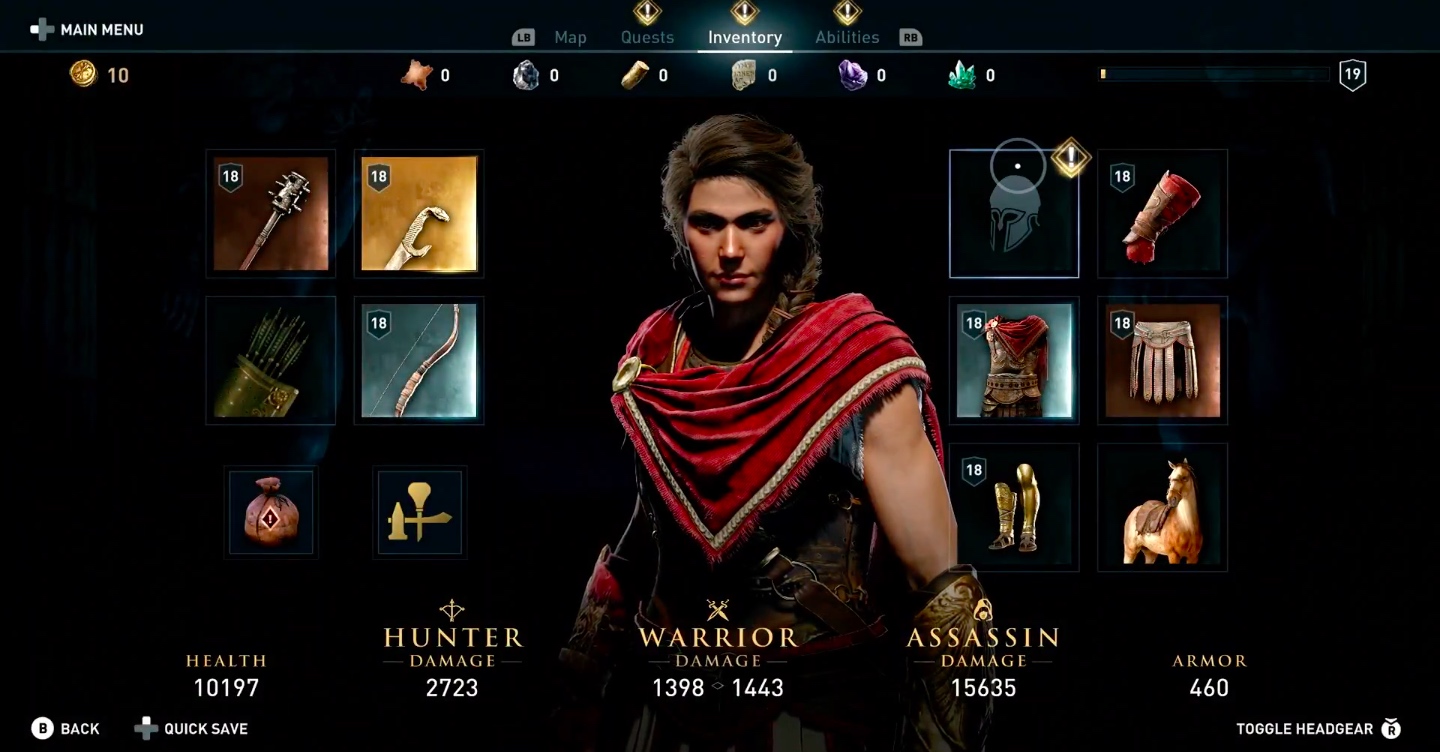Click the ship and tools icon slot
1440x752 pixels.
click(420, 513)
